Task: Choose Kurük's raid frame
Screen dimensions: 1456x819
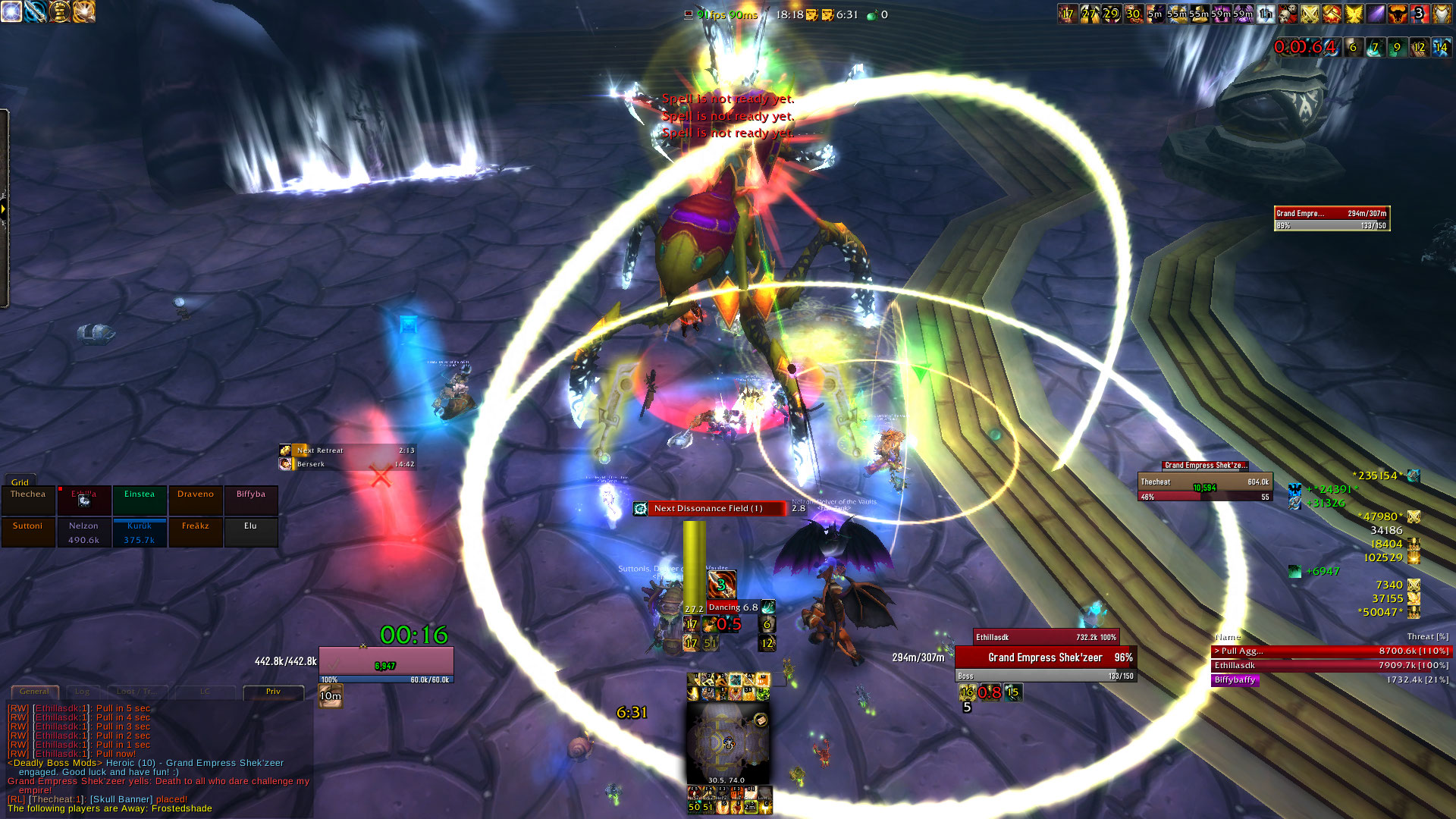Action: coord(140,532)
